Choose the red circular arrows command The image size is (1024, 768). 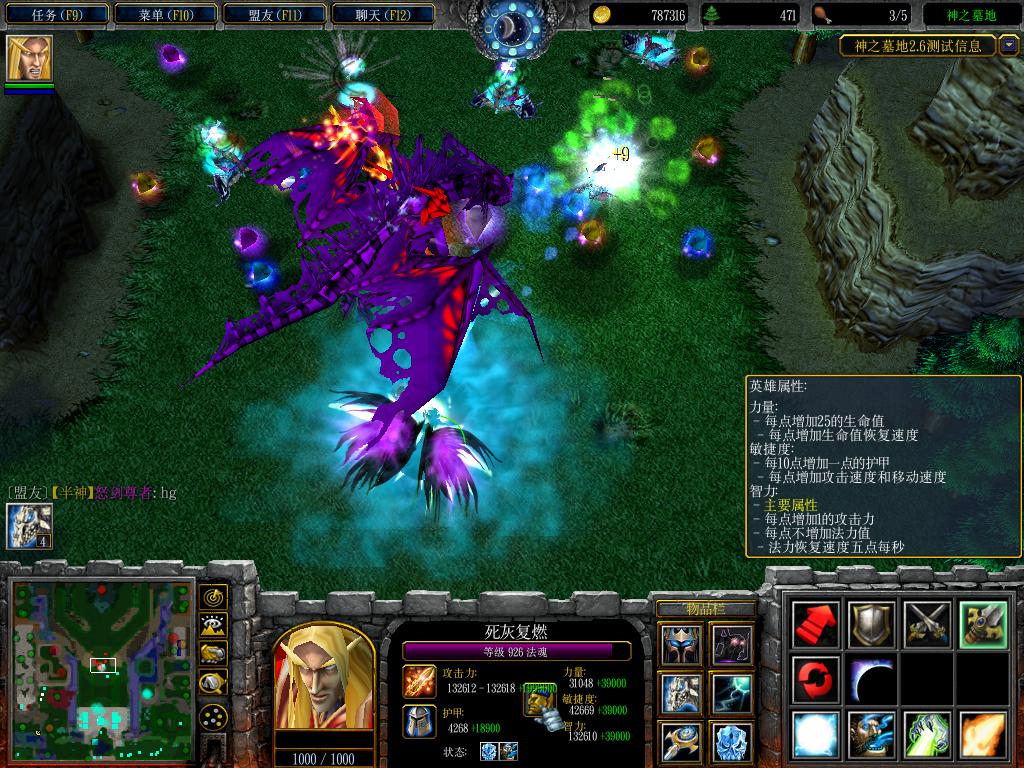point(817,680)
